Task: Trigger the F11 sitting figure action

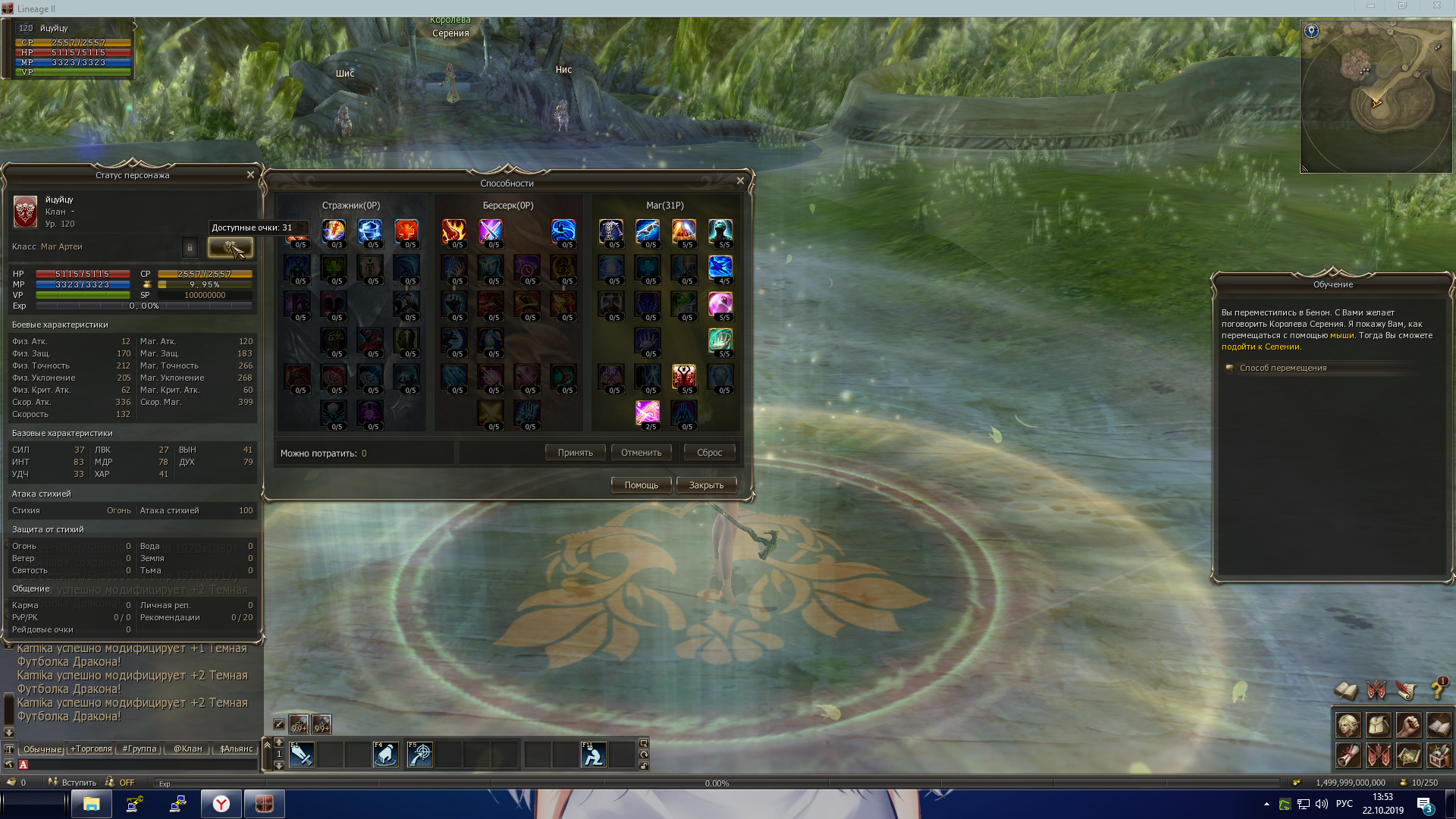Action: click(593, 755)
